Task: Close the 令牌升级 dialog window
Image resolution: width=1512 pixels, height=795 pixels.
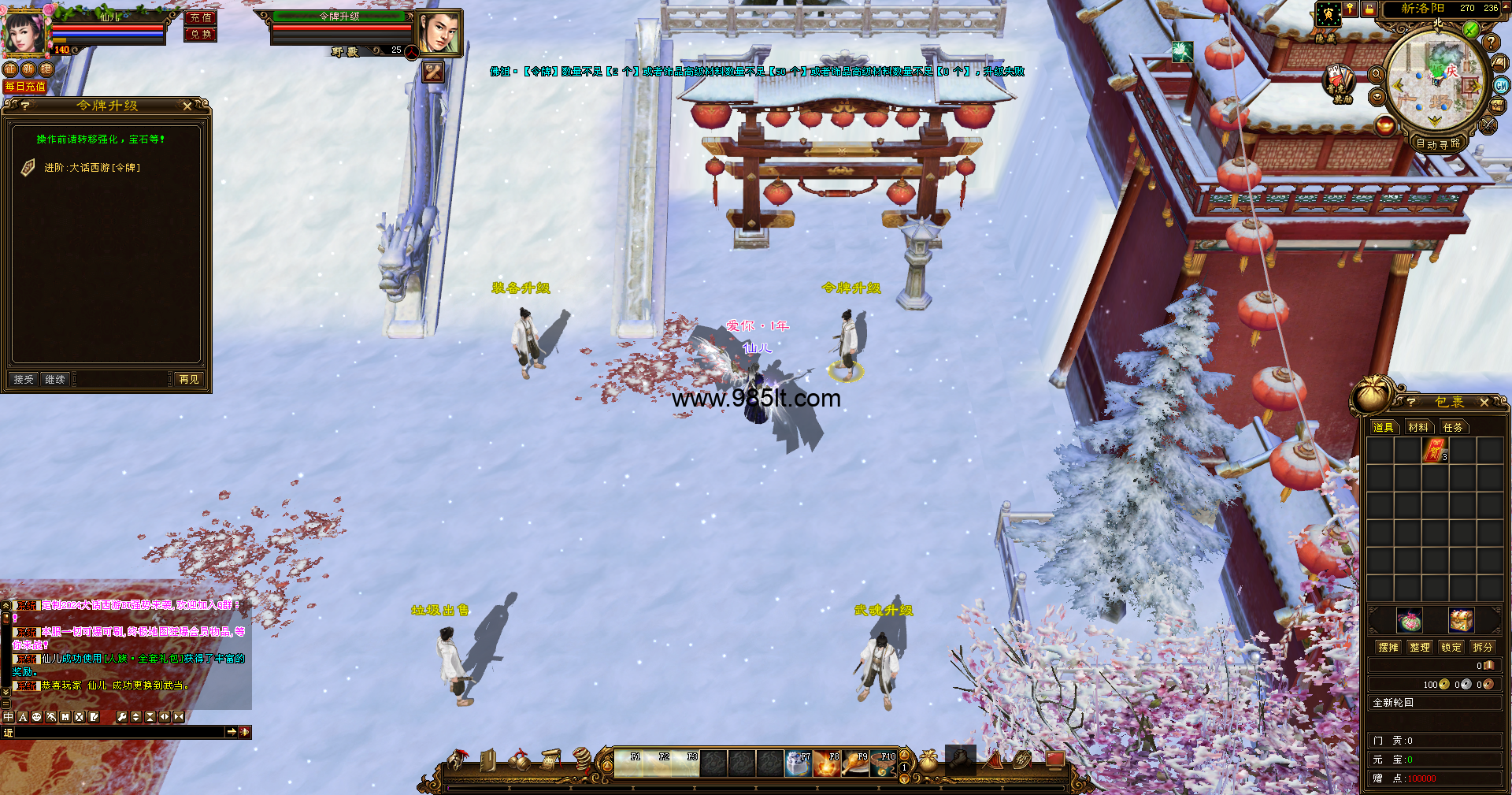Action: coord(187,106)
